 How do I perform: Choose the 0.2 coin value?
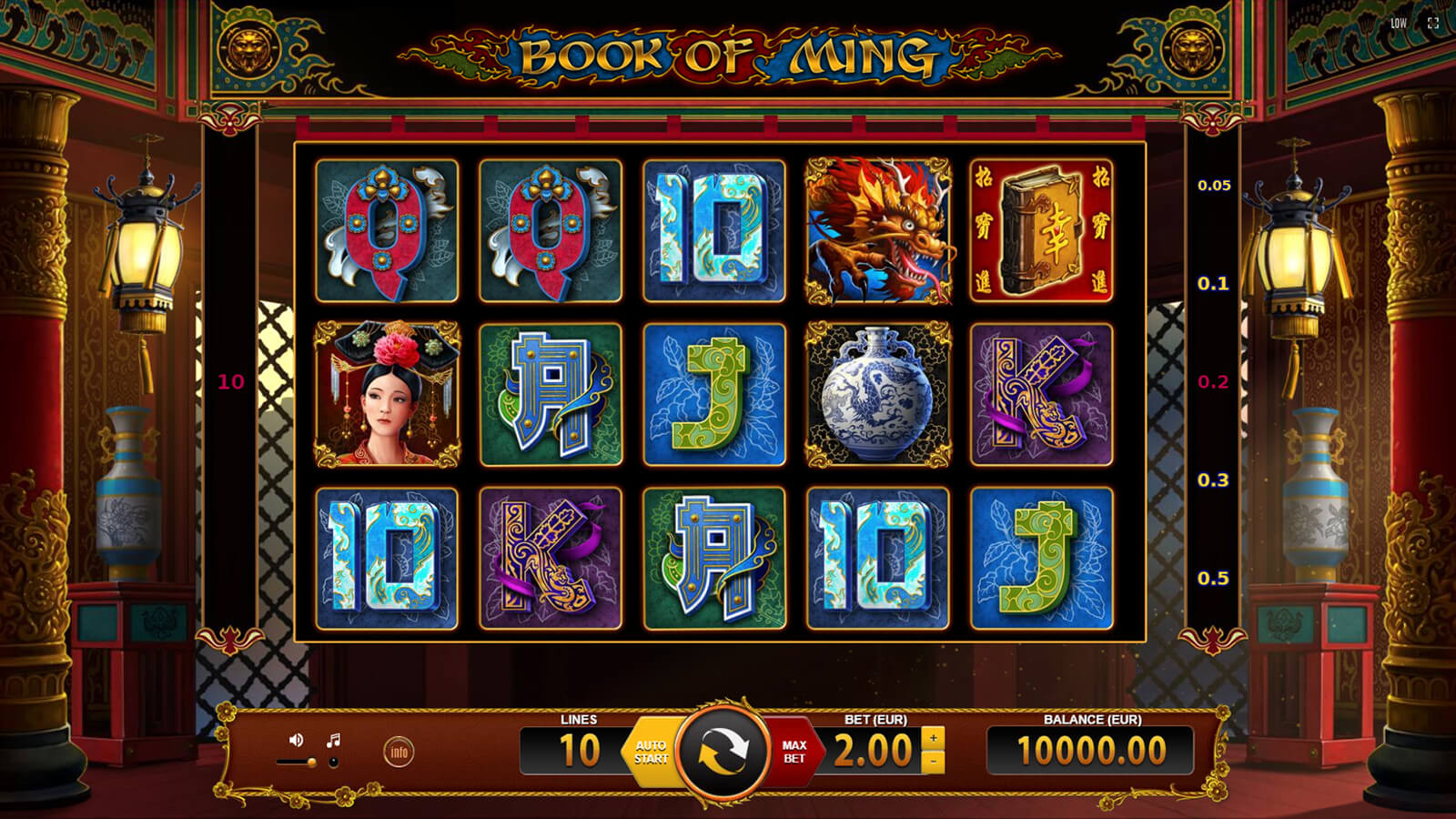coord(1214,382)
